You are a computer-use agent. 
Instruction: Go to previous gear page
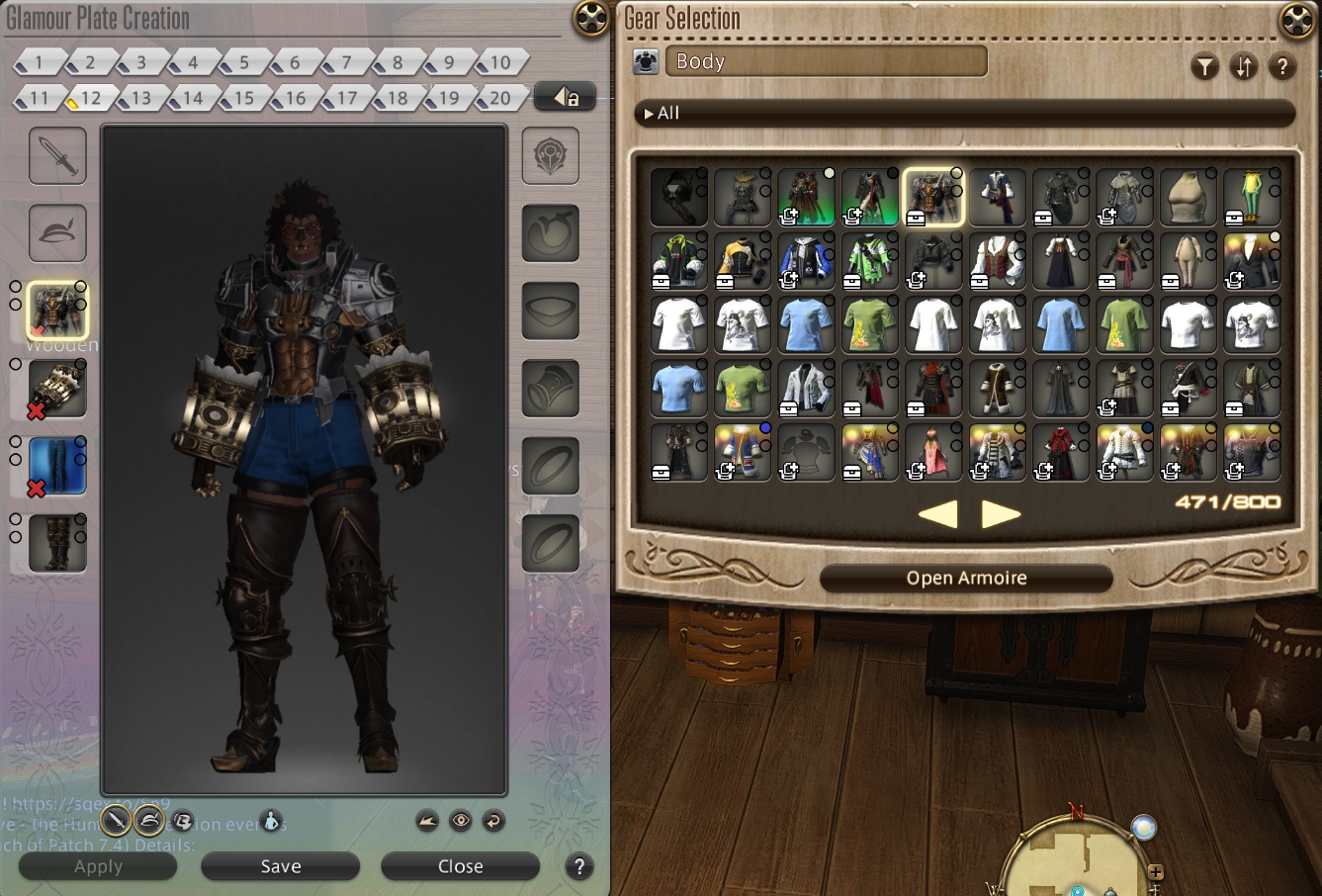937,514
